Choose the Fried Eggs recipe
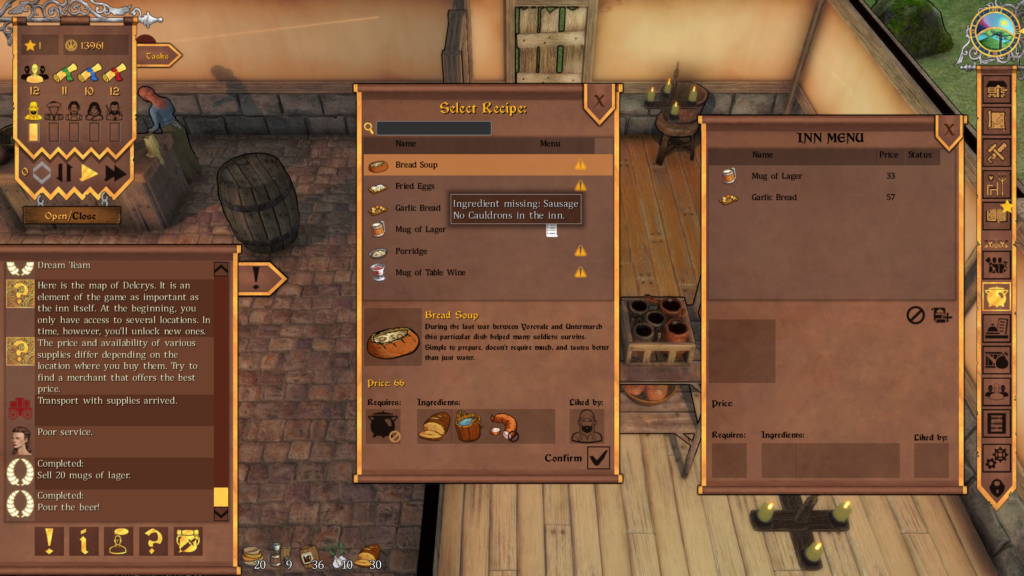1024x576 pixels. click(x=470, y=187)
